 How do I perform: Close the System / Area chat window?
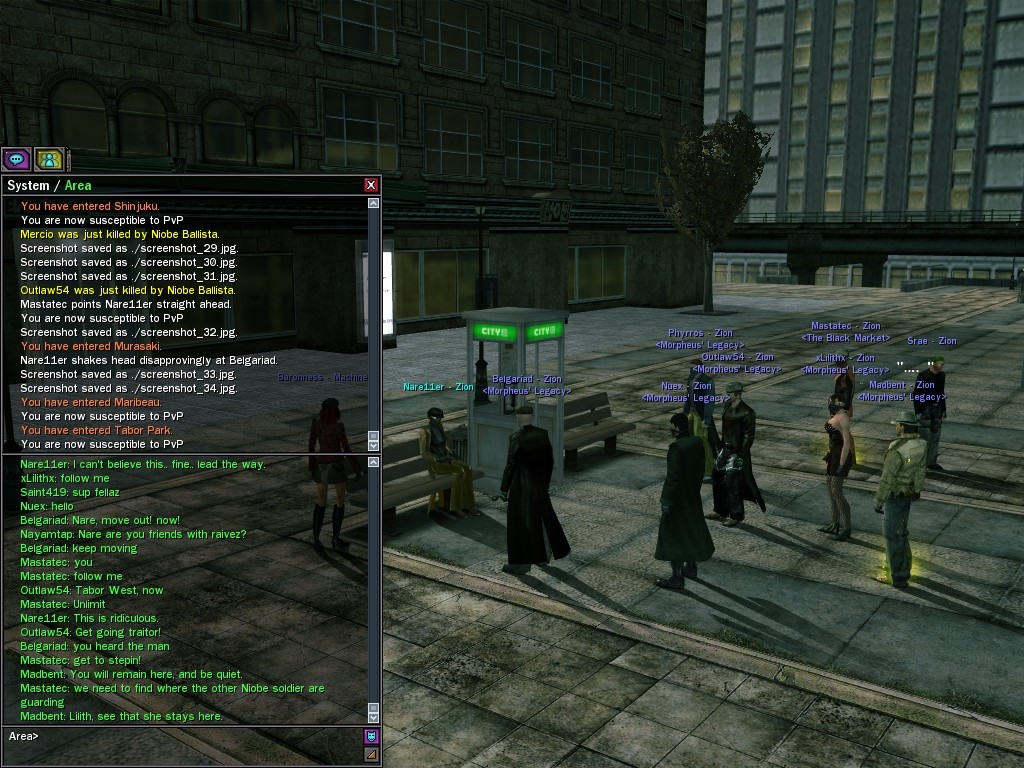click(371, 185)
